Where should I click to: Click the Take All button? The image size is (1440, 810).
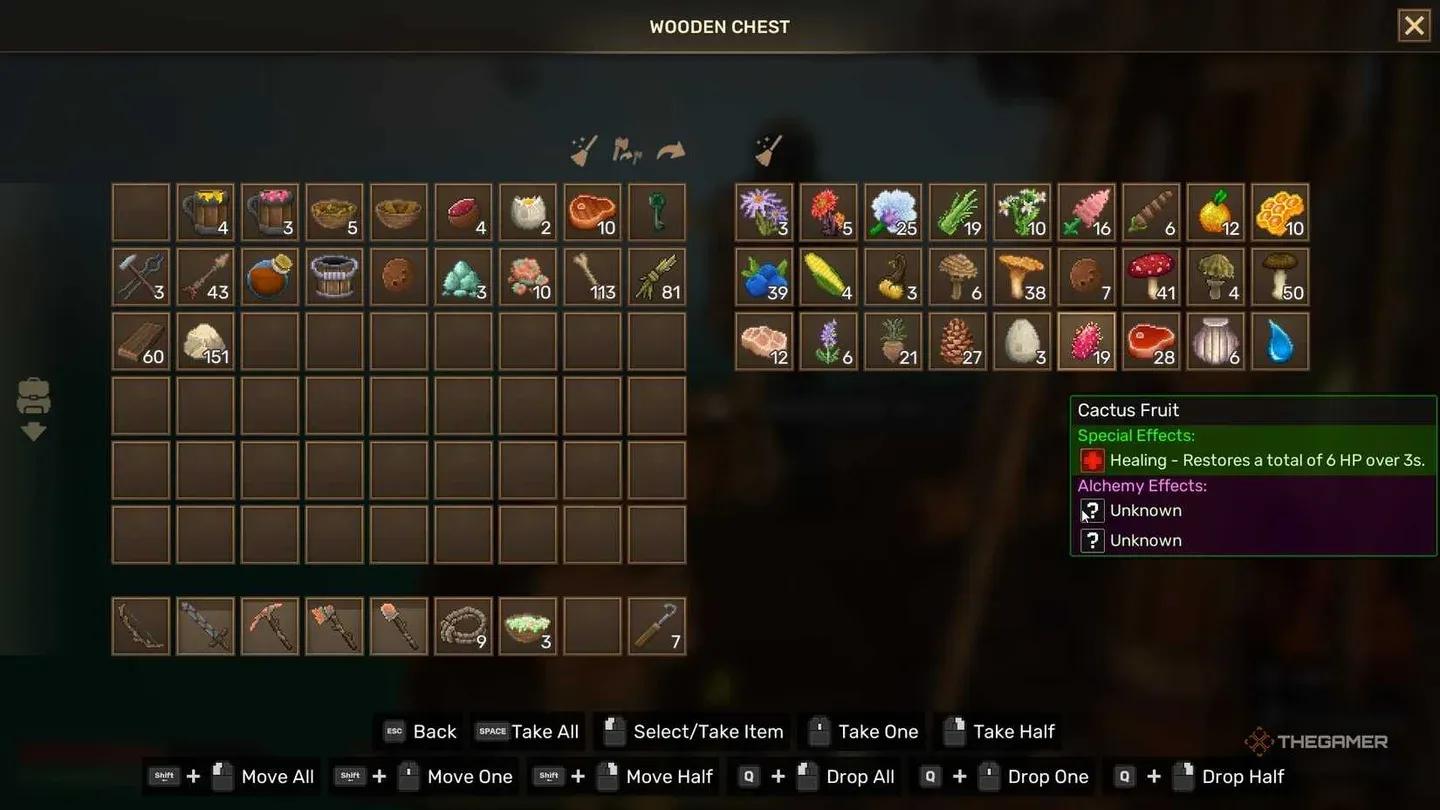pos(527,731)
